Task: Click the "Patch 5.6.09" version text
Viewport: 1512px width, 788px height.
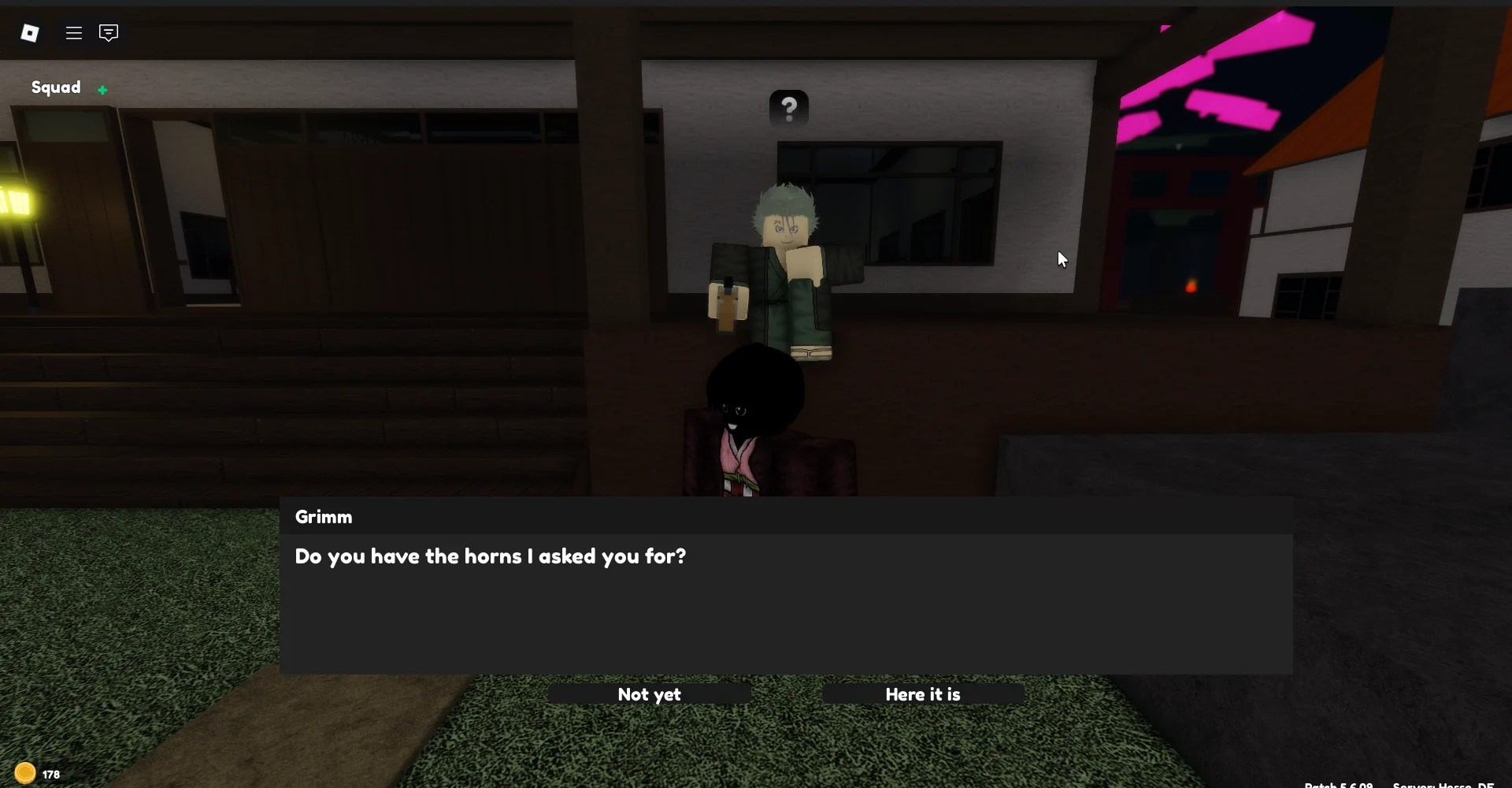Action: coord(1339,784)
